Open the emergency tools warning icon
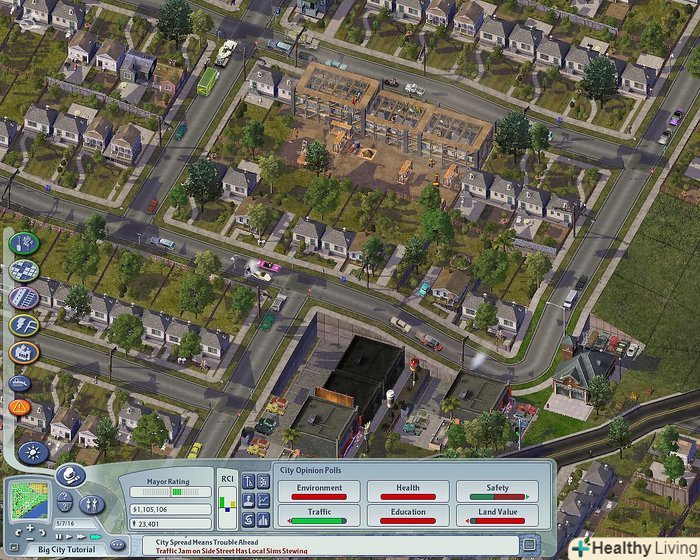The width and height of the screenshot is (700, 560). 20,407
